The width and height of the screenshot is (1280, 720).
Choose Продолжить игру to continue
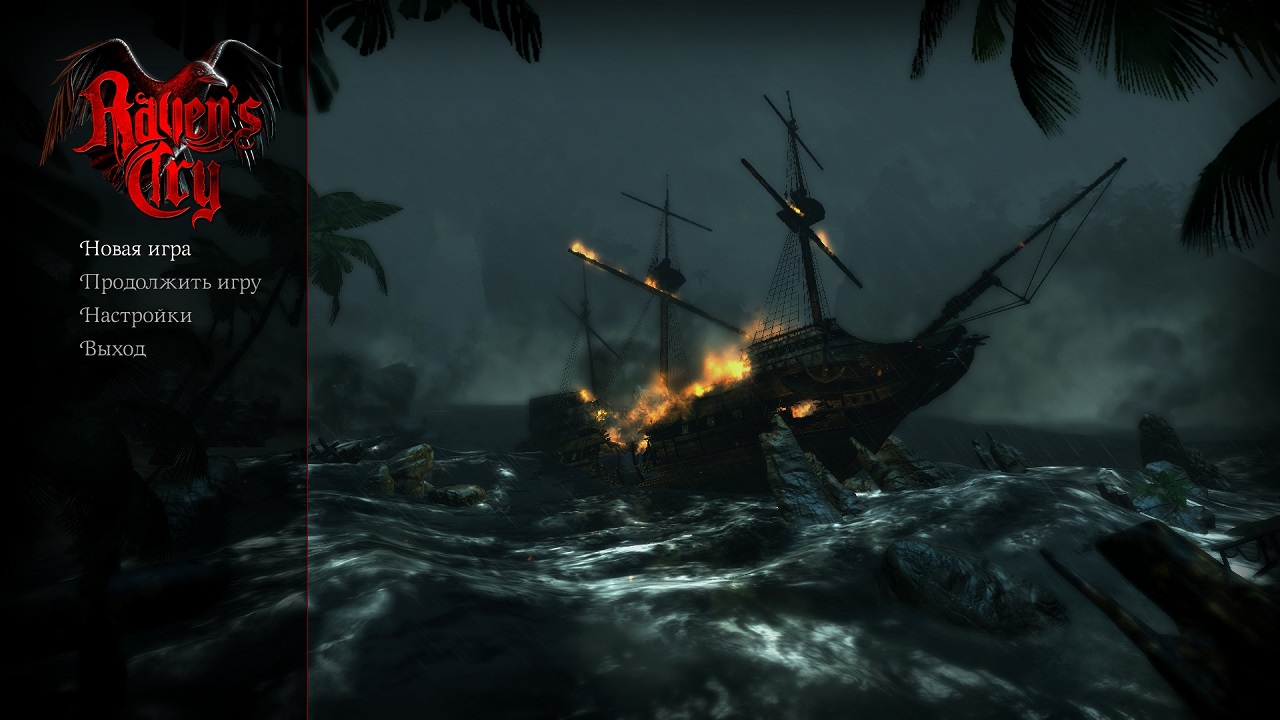pyautogui.click(x=170, y=283)
